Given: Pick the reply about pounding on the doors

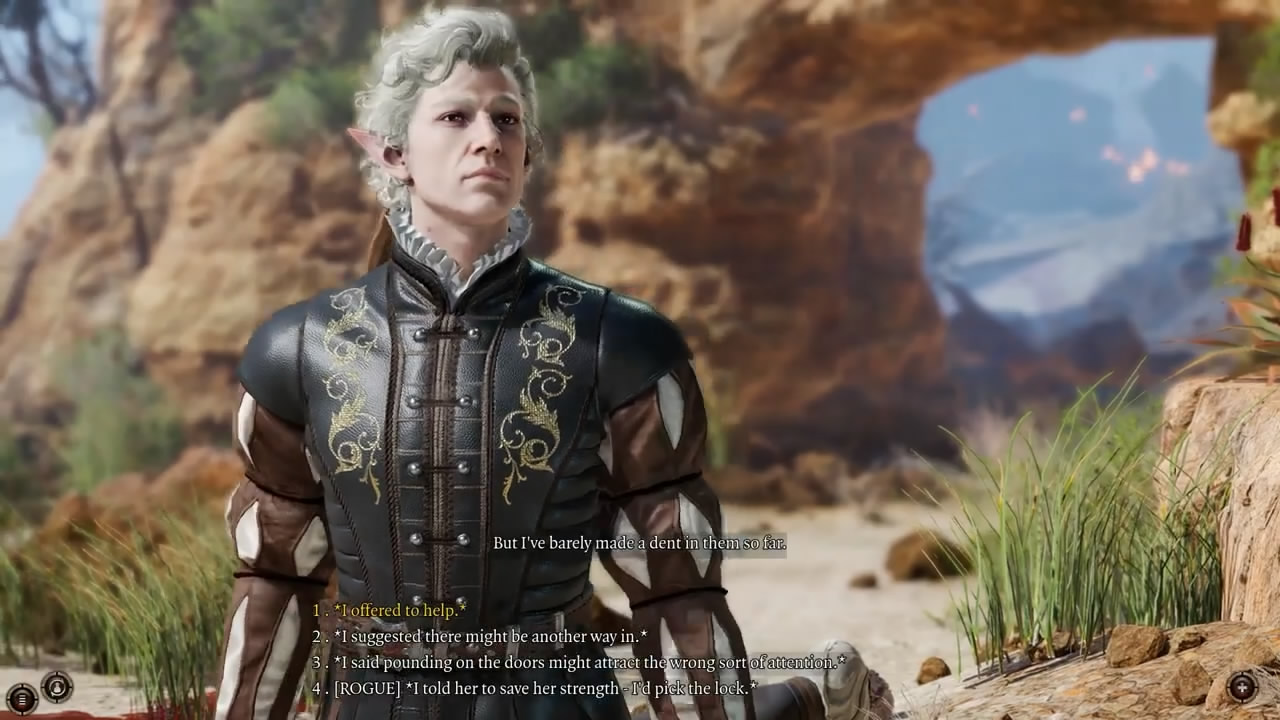Looking at the screenshot, I should click(588, 662).
